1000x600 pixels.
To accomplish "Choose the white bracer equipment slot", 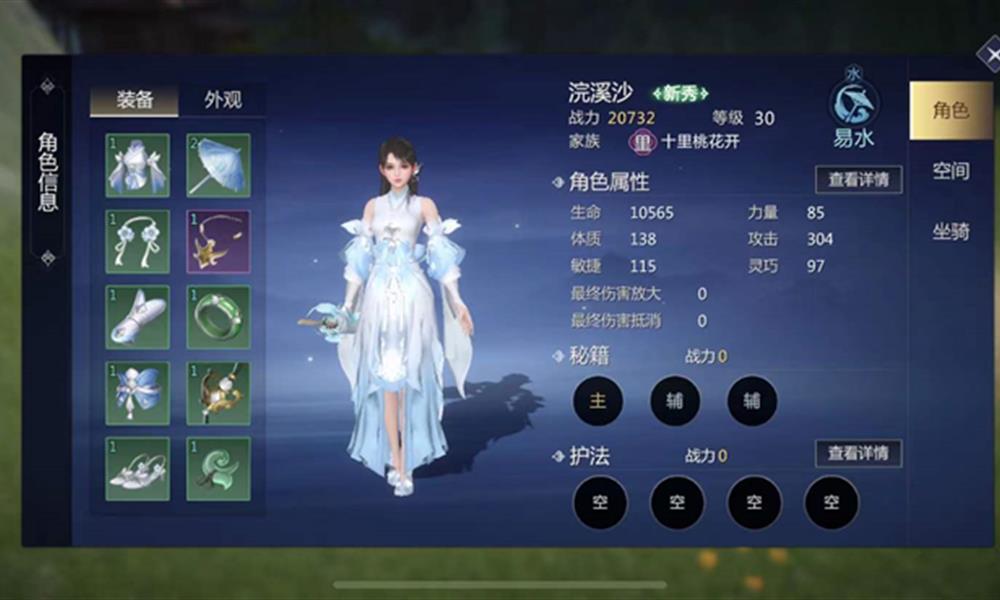I will (x=138, y=317).
